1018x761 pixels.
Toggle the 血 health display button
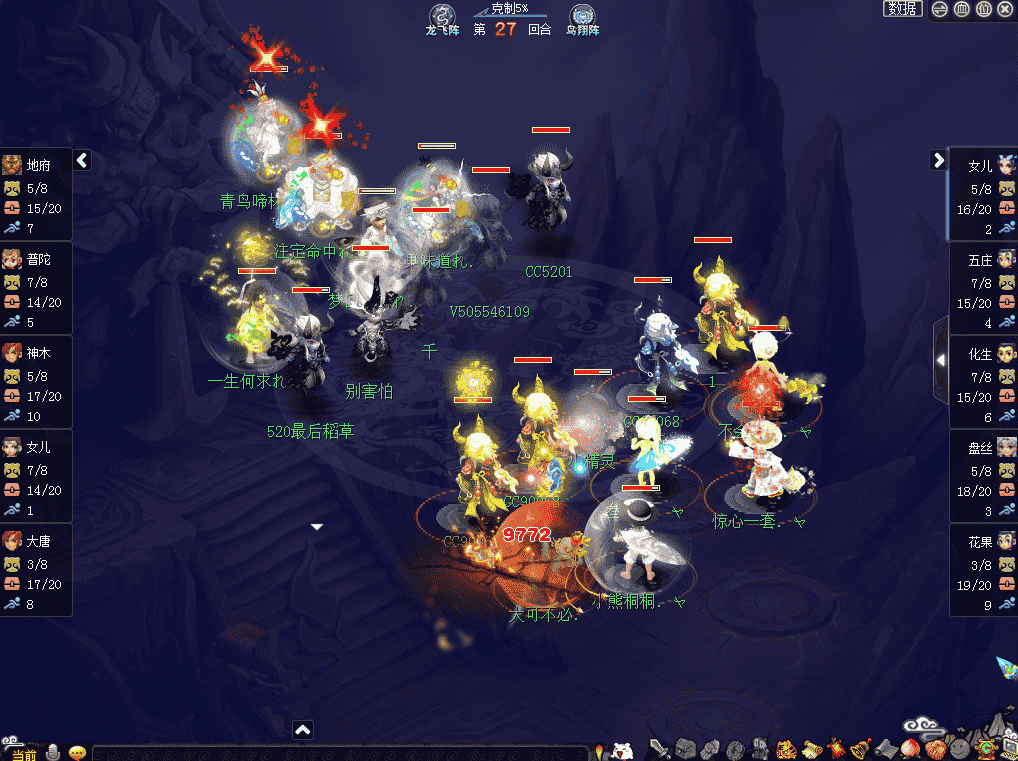(961, 9)
